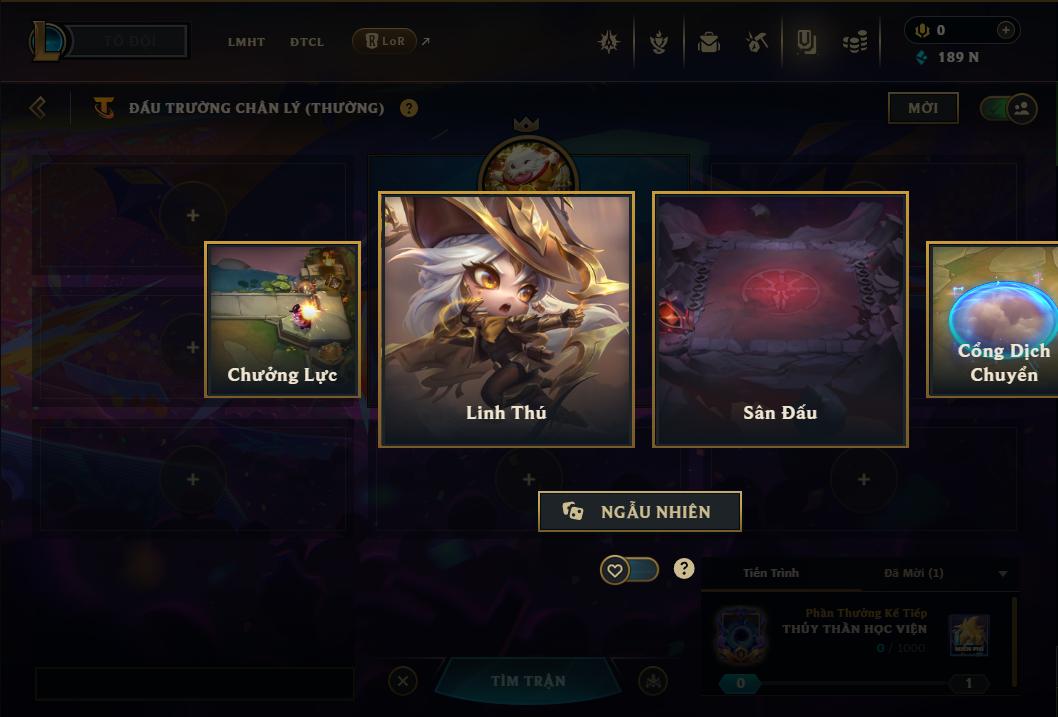
Task: Open the Chưởng Lực card
Action: point(283,319)
